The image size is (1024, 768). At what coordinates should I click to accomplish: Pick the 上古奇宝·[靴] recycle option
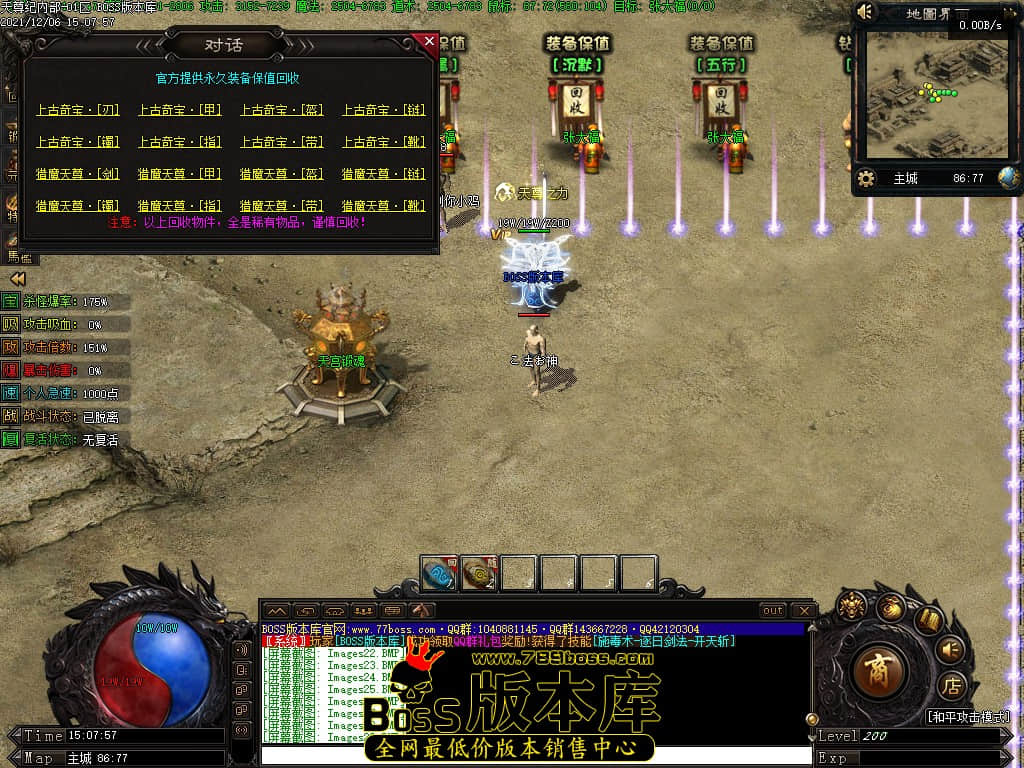[384, 142]
